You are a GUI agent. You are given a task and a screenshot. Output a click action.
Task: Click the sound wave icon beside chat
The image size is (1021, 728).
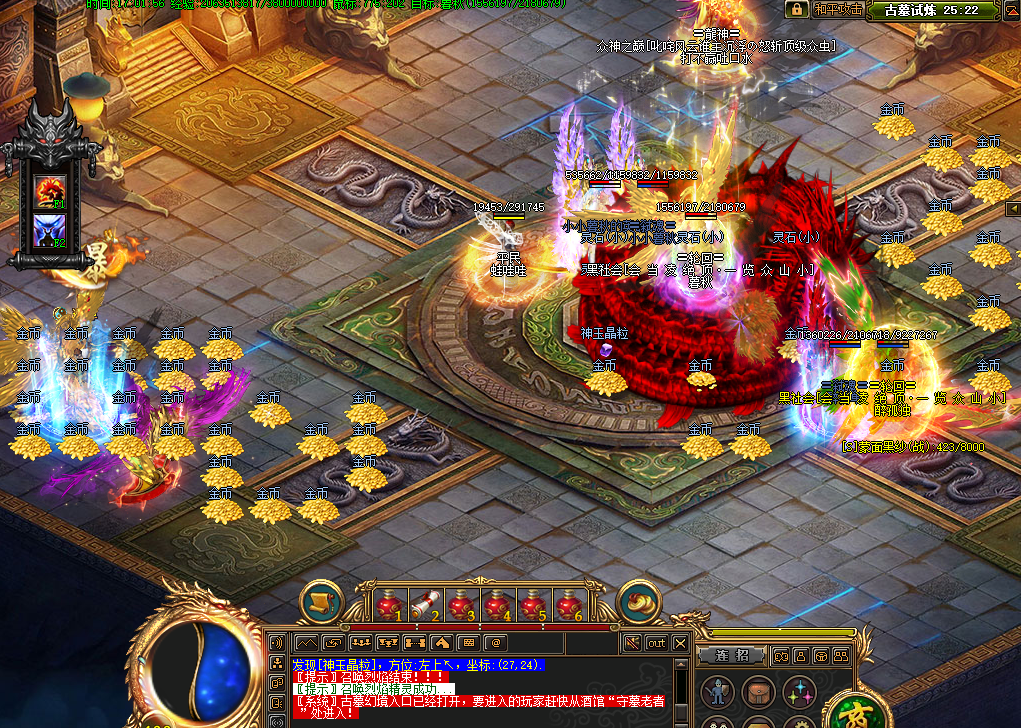point(276,643)
